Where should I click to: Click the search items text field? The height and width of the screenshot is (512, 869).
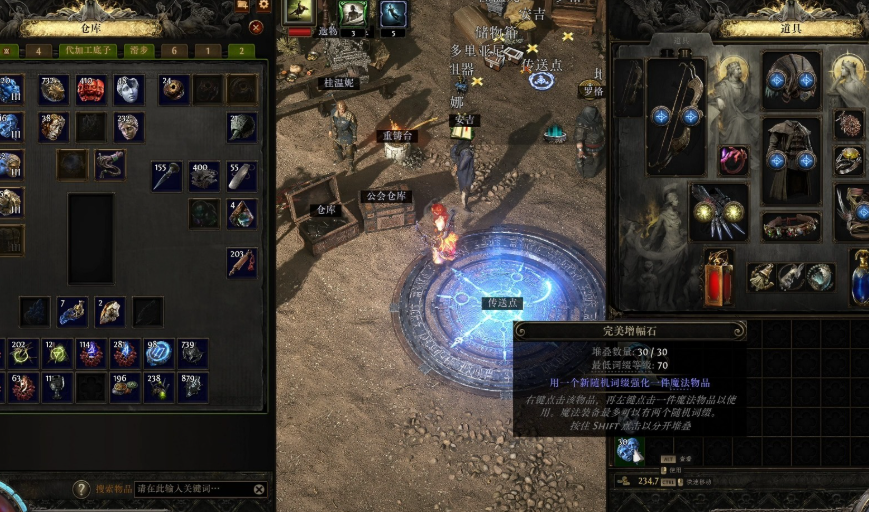(190, 489)
